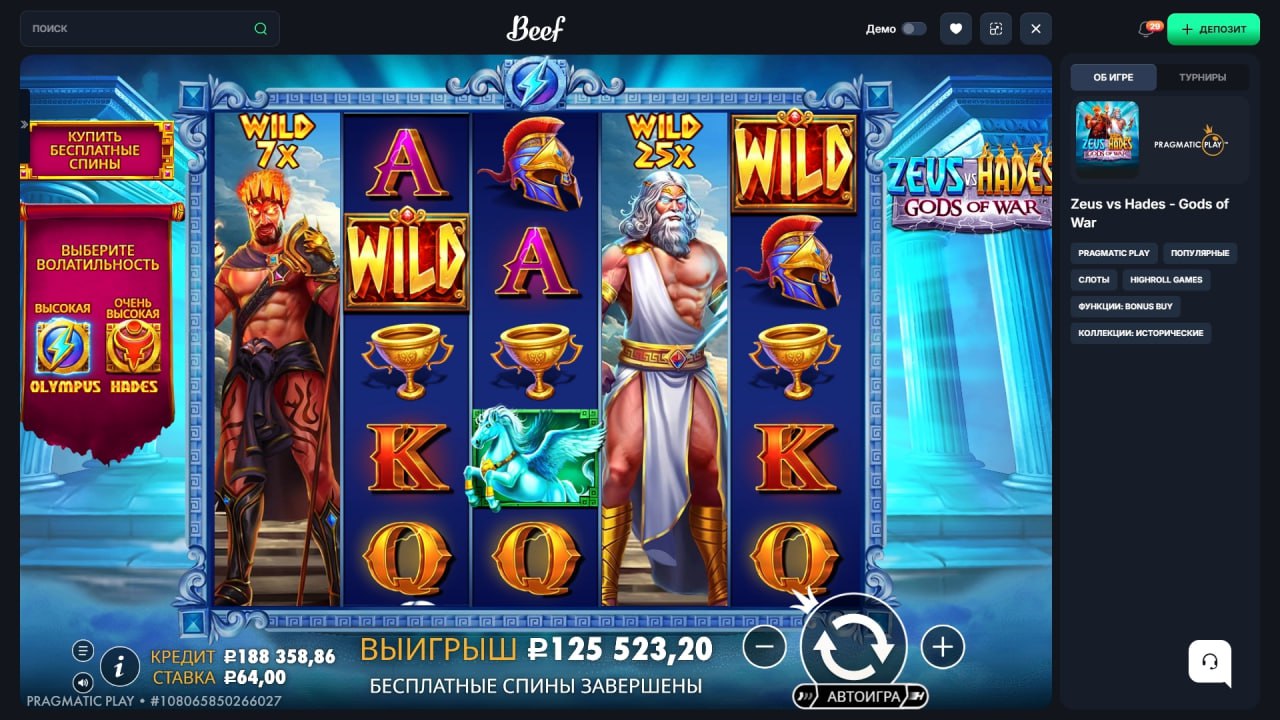Click the Поиск search field

(x=140, y=29)
